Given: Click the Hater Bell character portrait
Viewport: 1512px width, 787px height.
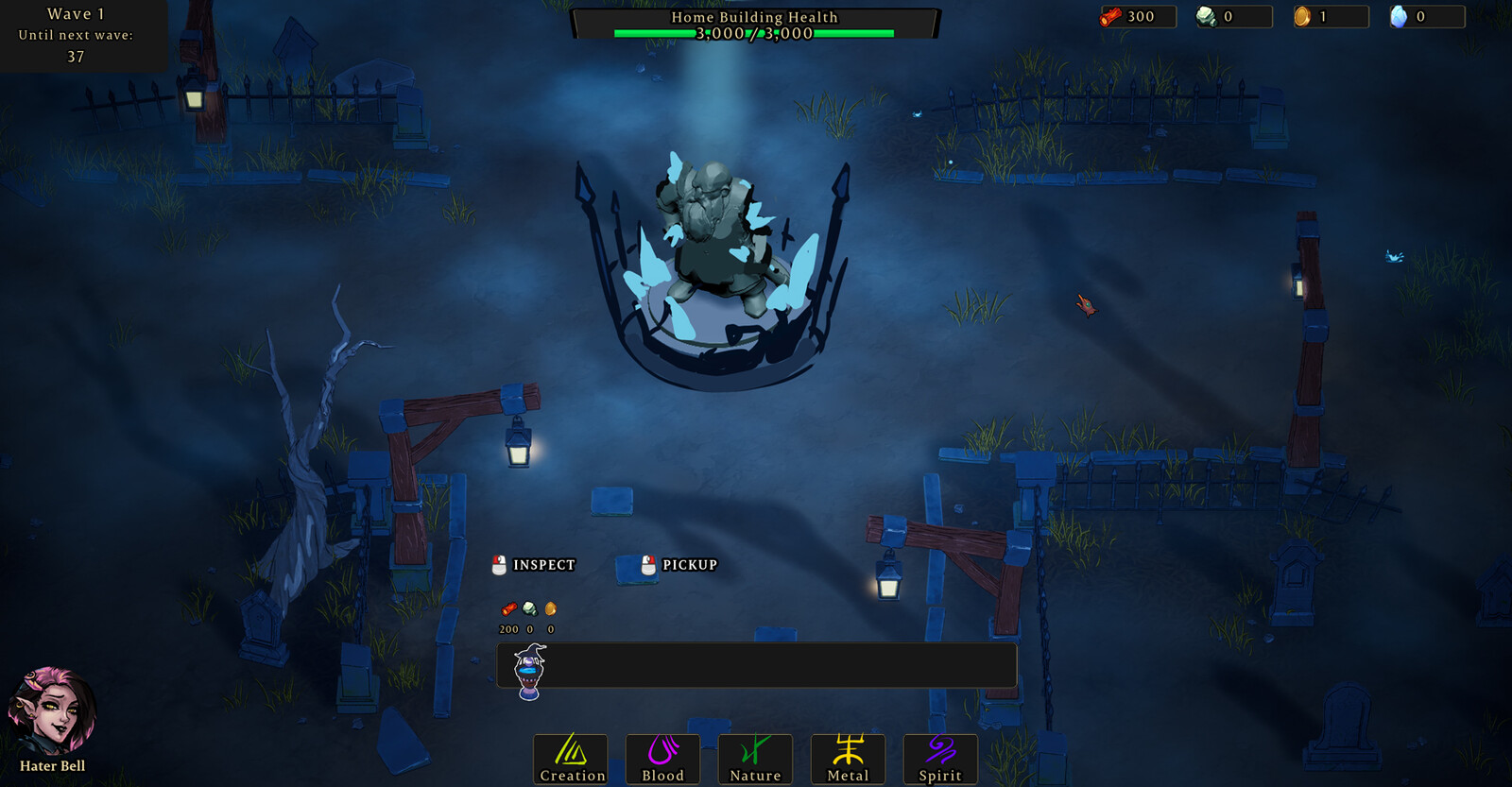Looking at the screenshot, I should 52,712.
